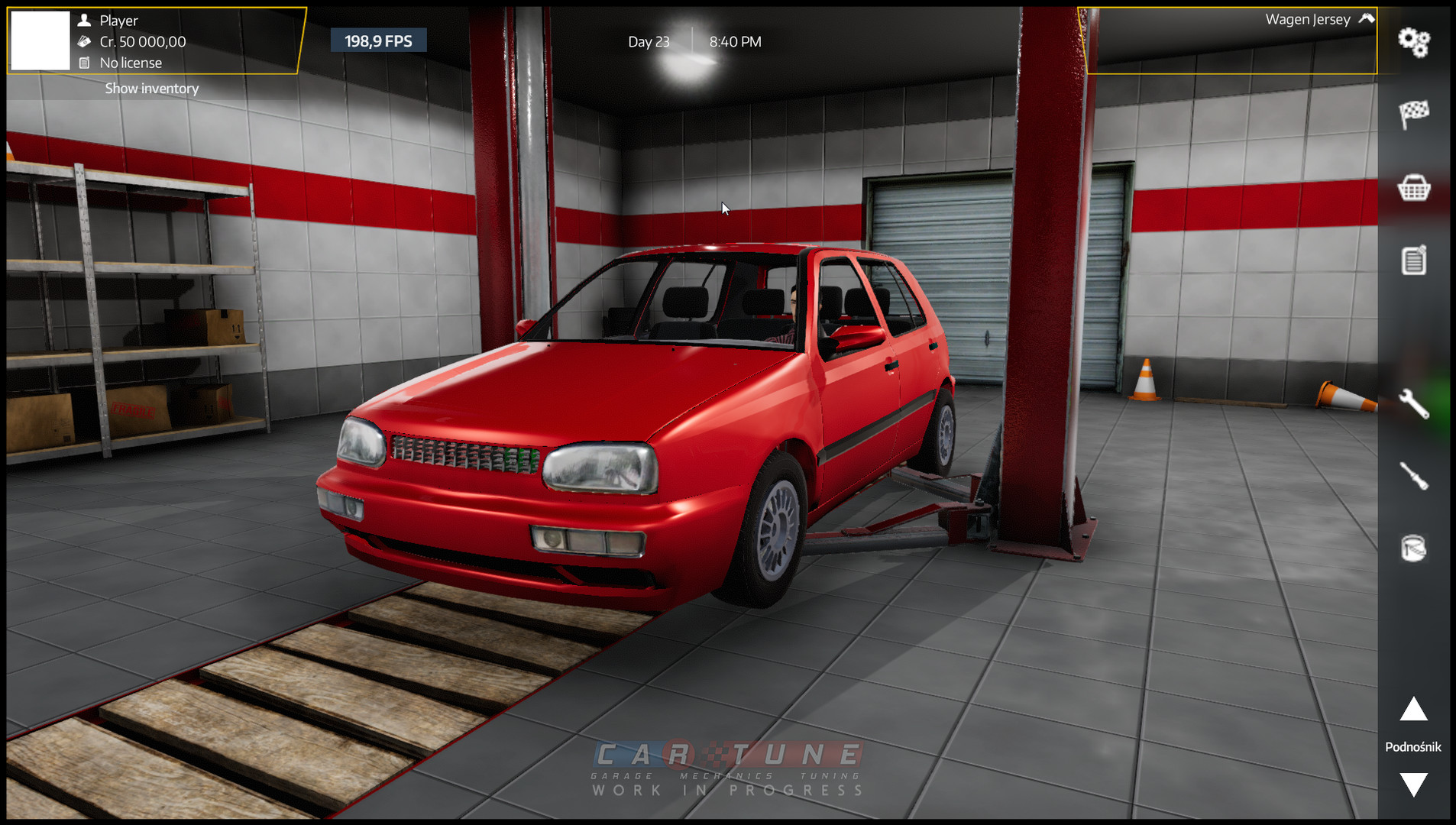Image resolution: width=1456 pixels, height=825 pixels.
Task: Click the money tag icon near credits
Action: [x=86, y=42]
